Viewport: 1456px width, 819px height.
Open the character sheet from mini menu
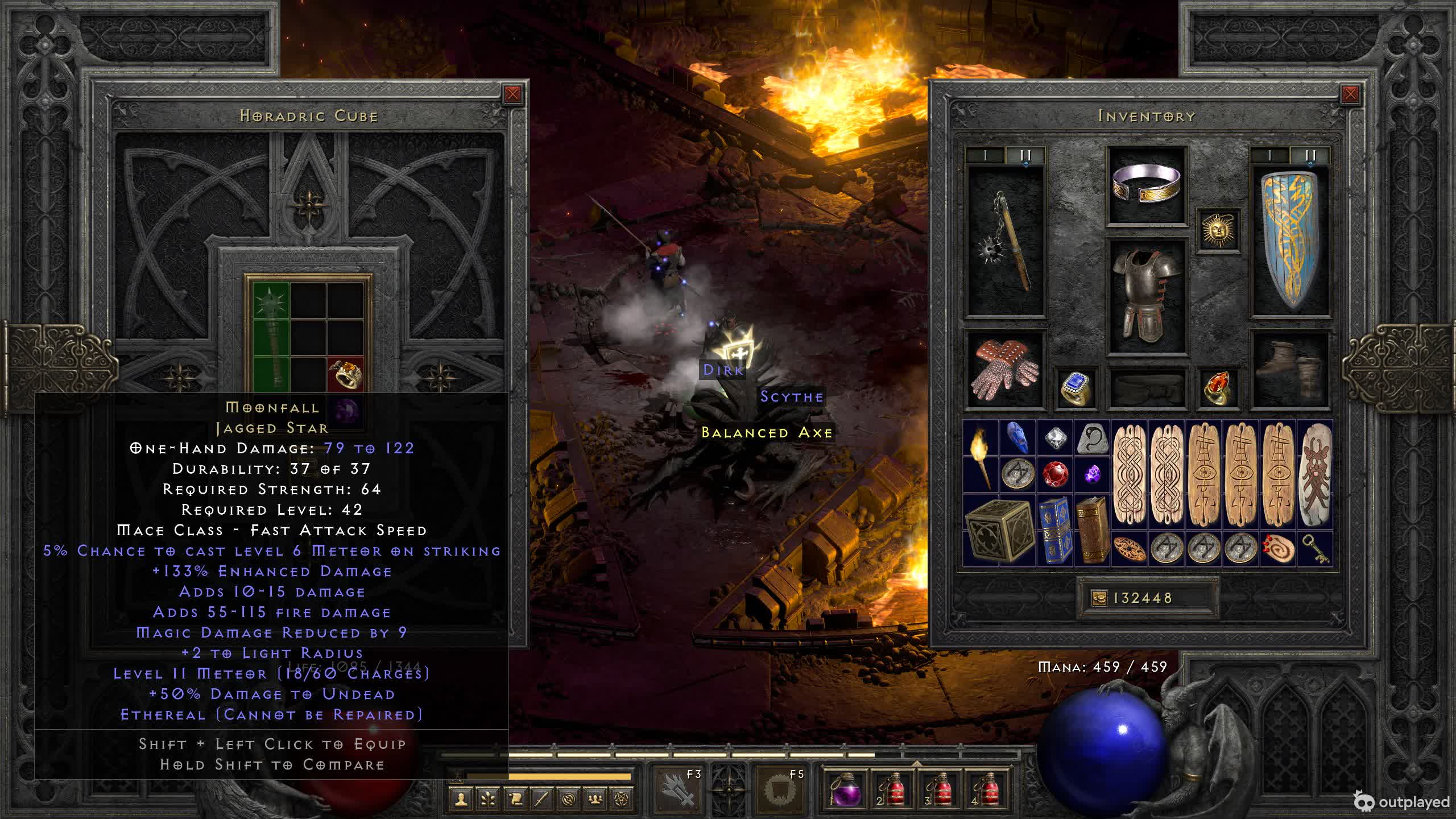point(461,799)
